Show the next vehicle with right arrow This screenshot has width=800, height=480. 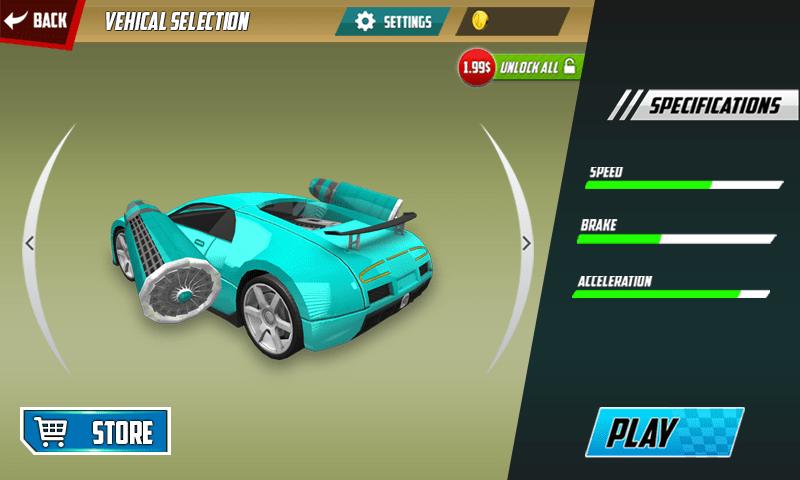pyautogui.click(x=526, y=243)
